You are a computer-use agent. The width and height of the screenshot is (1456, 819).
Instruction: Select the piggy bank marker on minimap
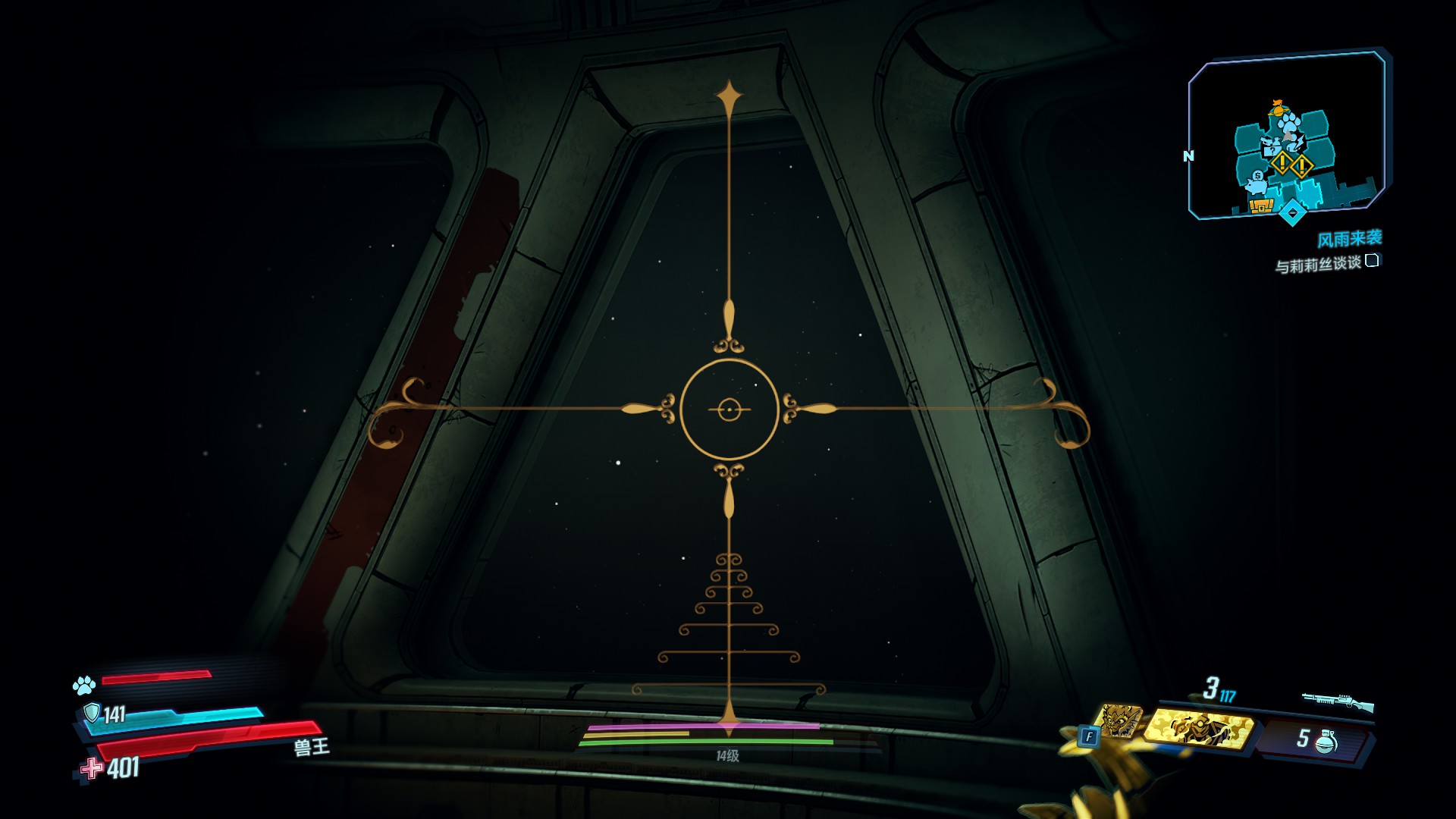(x=1256, y=183)
